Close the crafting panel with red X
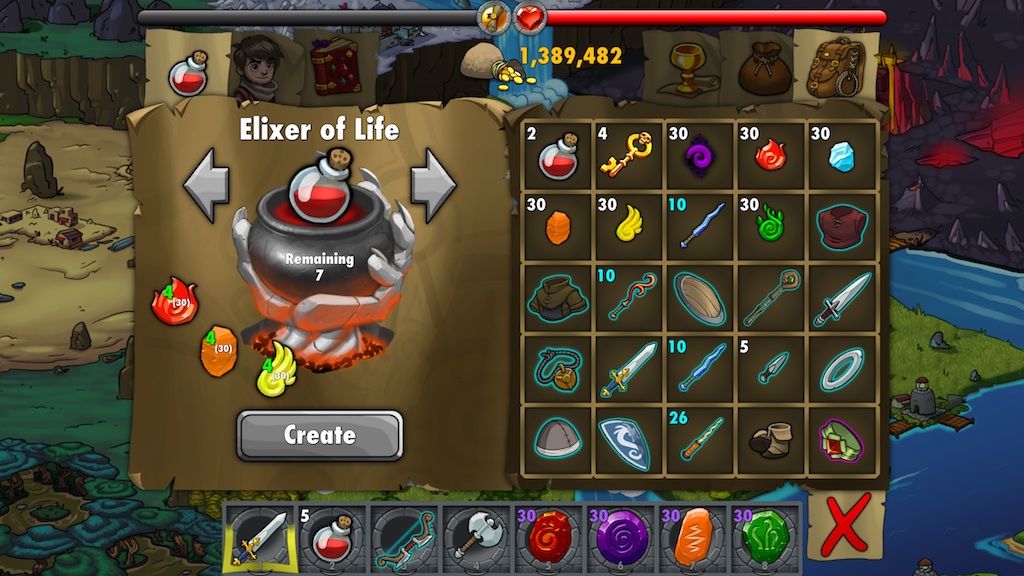This screenshot has height=576, width=1024. tap(843, 528)
